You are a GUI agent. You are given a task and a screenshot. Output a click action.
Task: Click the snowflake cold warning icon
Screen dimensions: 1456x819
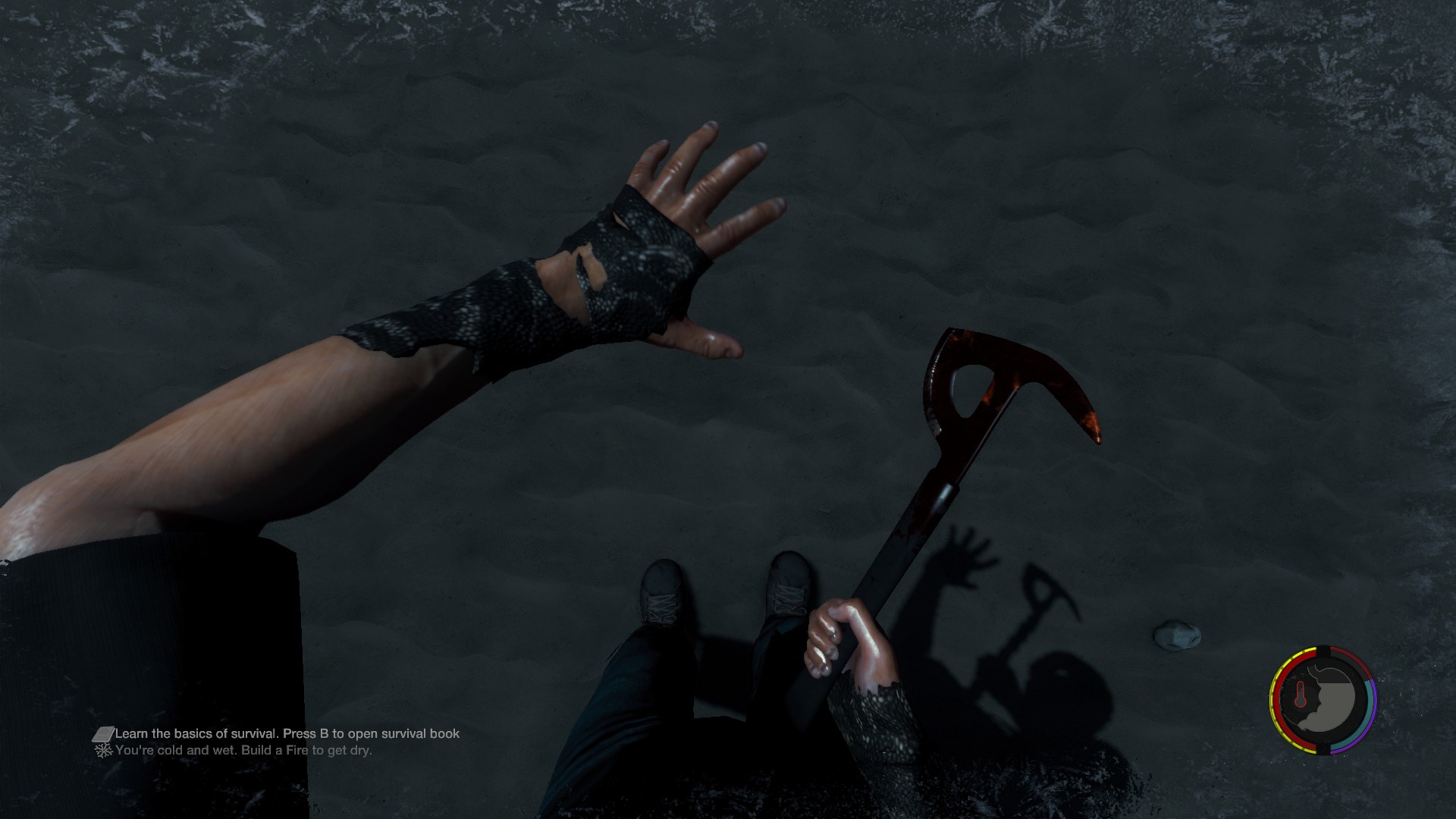pyautogui.click(x=102, y=751)
